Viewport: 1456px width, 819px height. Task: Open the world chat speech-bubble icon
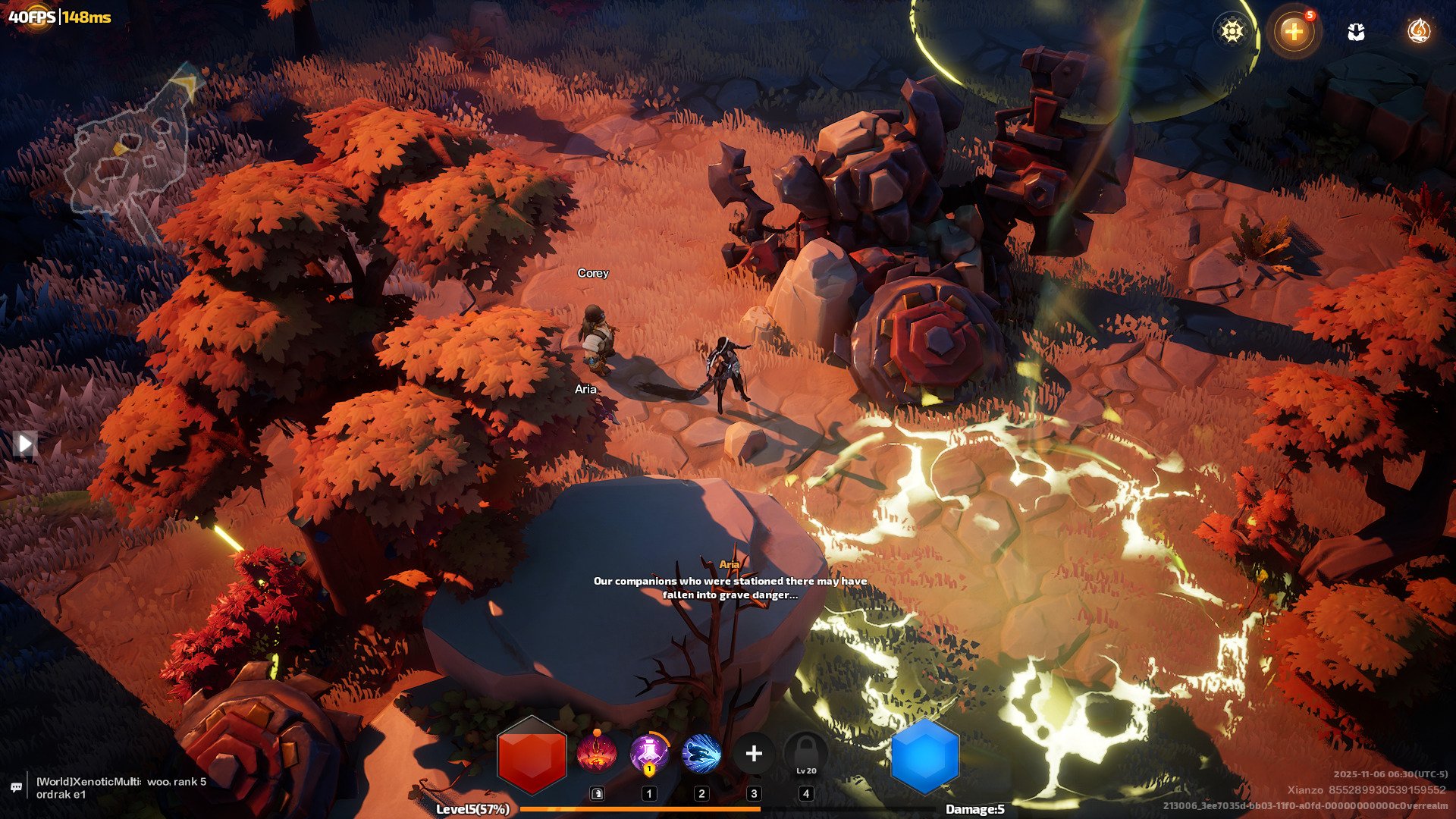click(x=16, y=787)
